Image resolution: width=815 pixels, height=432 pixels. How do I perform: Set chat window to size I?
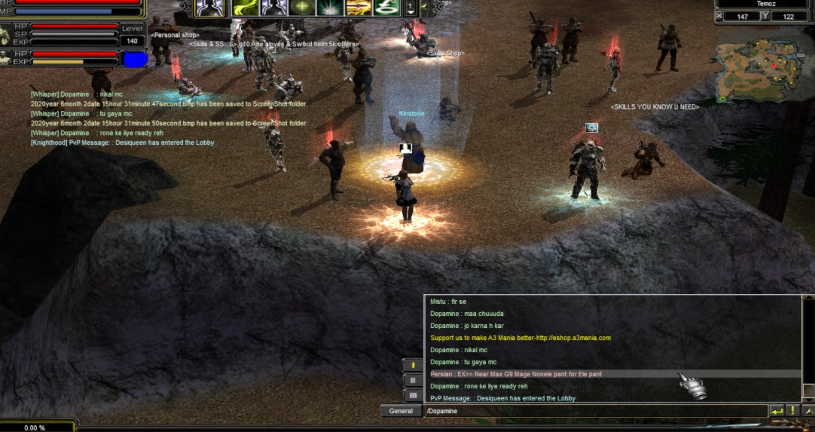(x=411, y=365)
